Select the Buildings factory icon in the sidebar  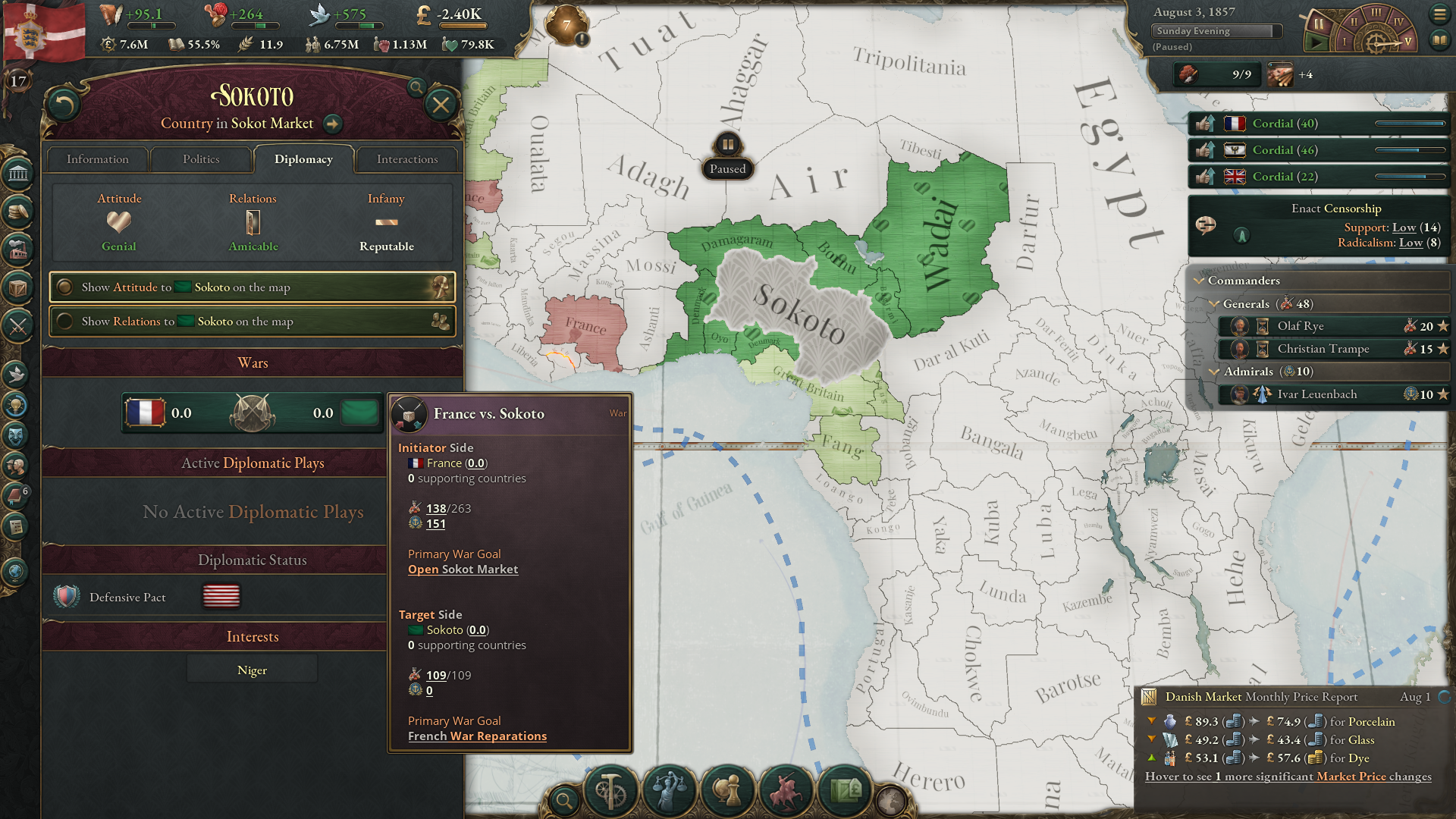(17, 250)
